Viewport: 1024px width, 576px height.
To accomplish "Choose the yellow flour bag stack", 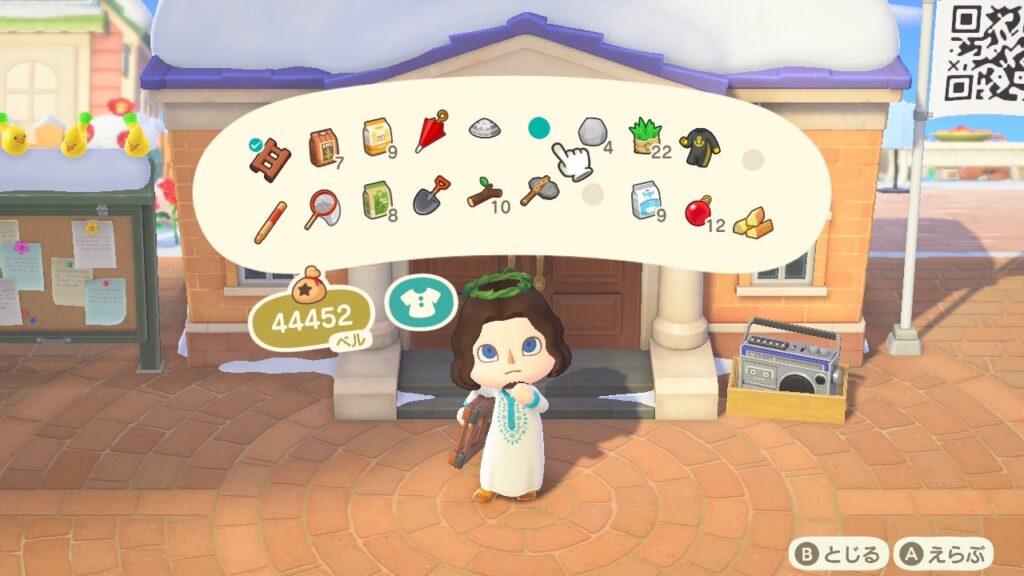I will (376, 136).
